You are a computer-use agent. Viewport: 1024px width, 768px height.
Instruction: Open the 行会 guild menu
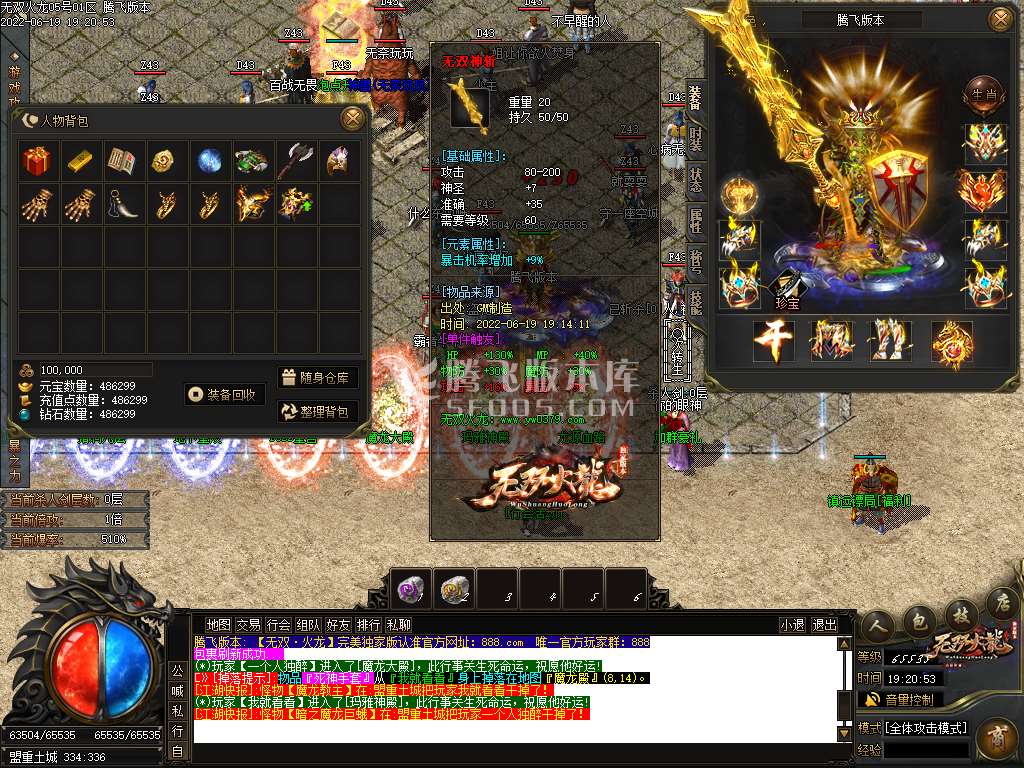point(278,625)
